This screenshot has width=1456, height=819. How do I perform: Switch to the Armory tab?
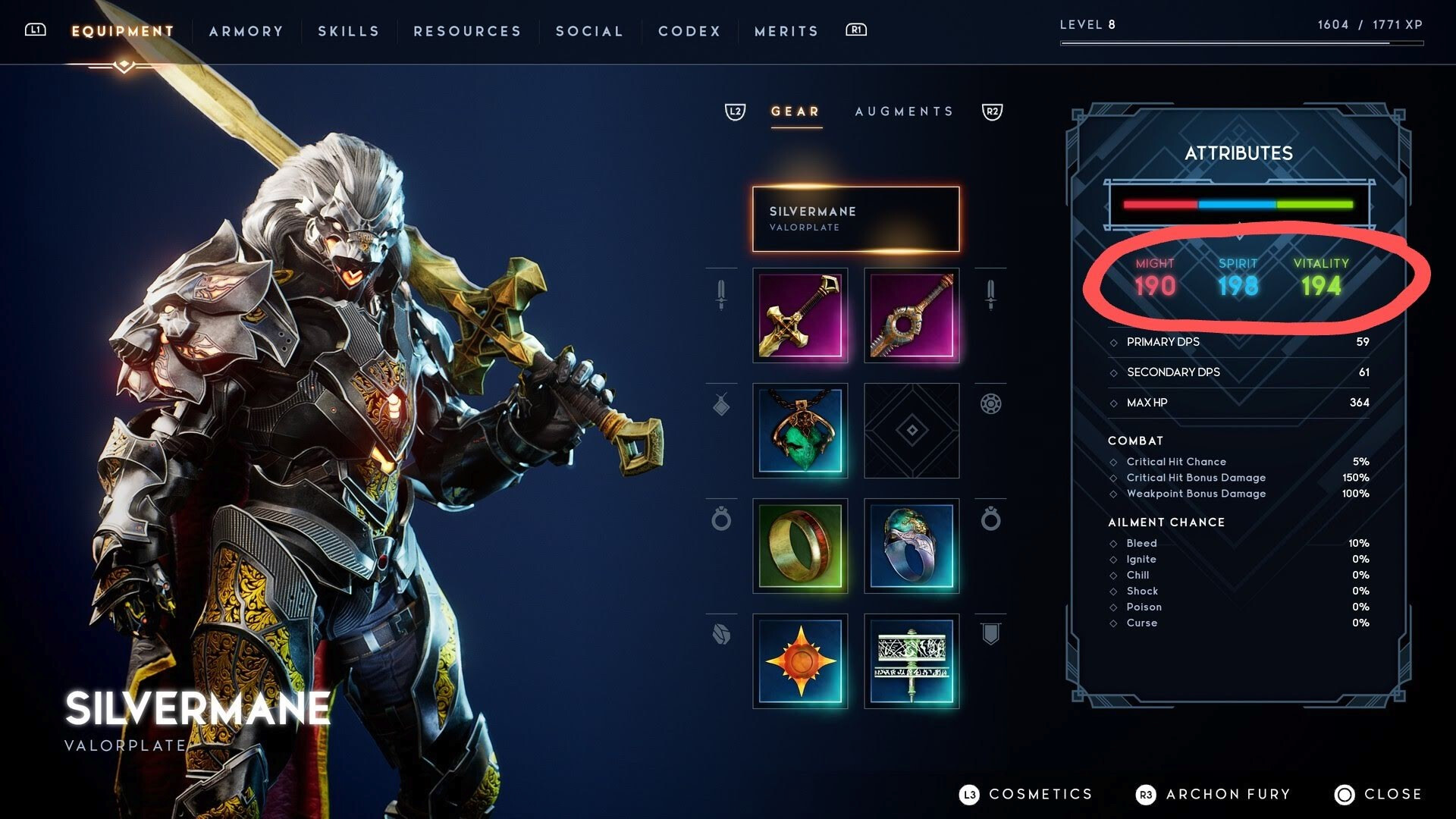tap(246, 31)
